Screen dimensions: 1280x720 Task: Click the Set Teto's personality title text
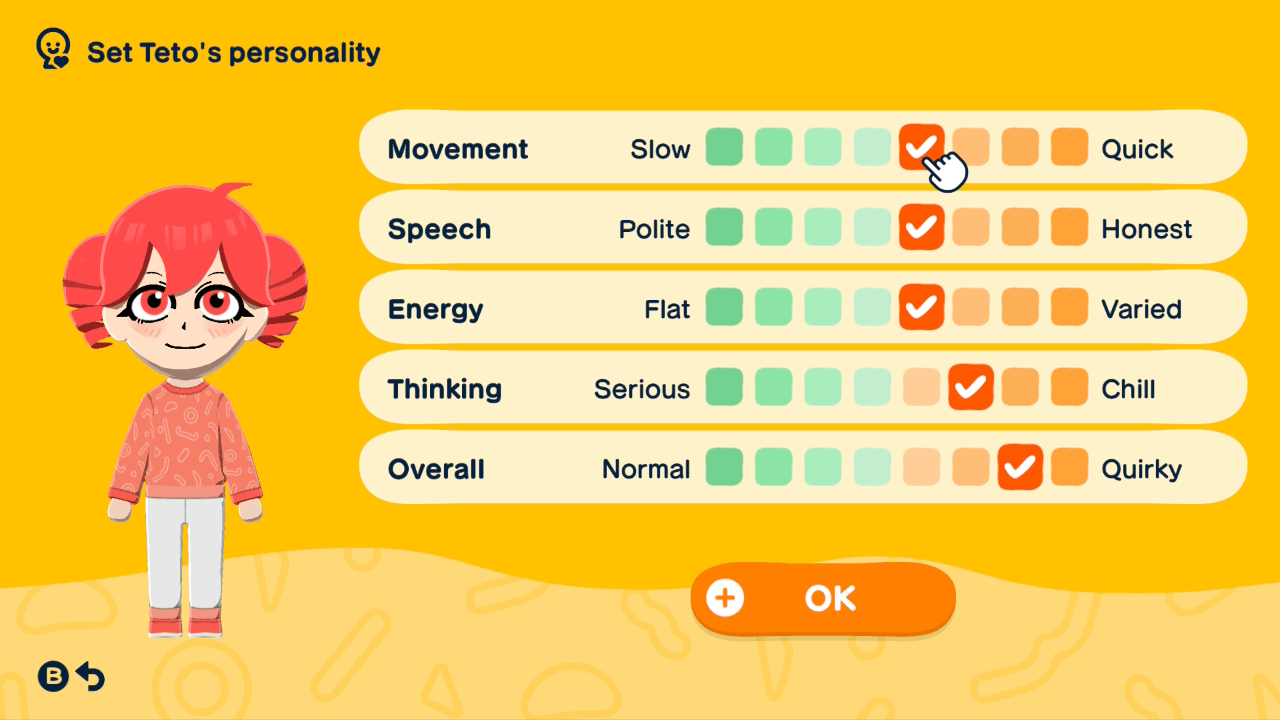click(x=232, y=53)
